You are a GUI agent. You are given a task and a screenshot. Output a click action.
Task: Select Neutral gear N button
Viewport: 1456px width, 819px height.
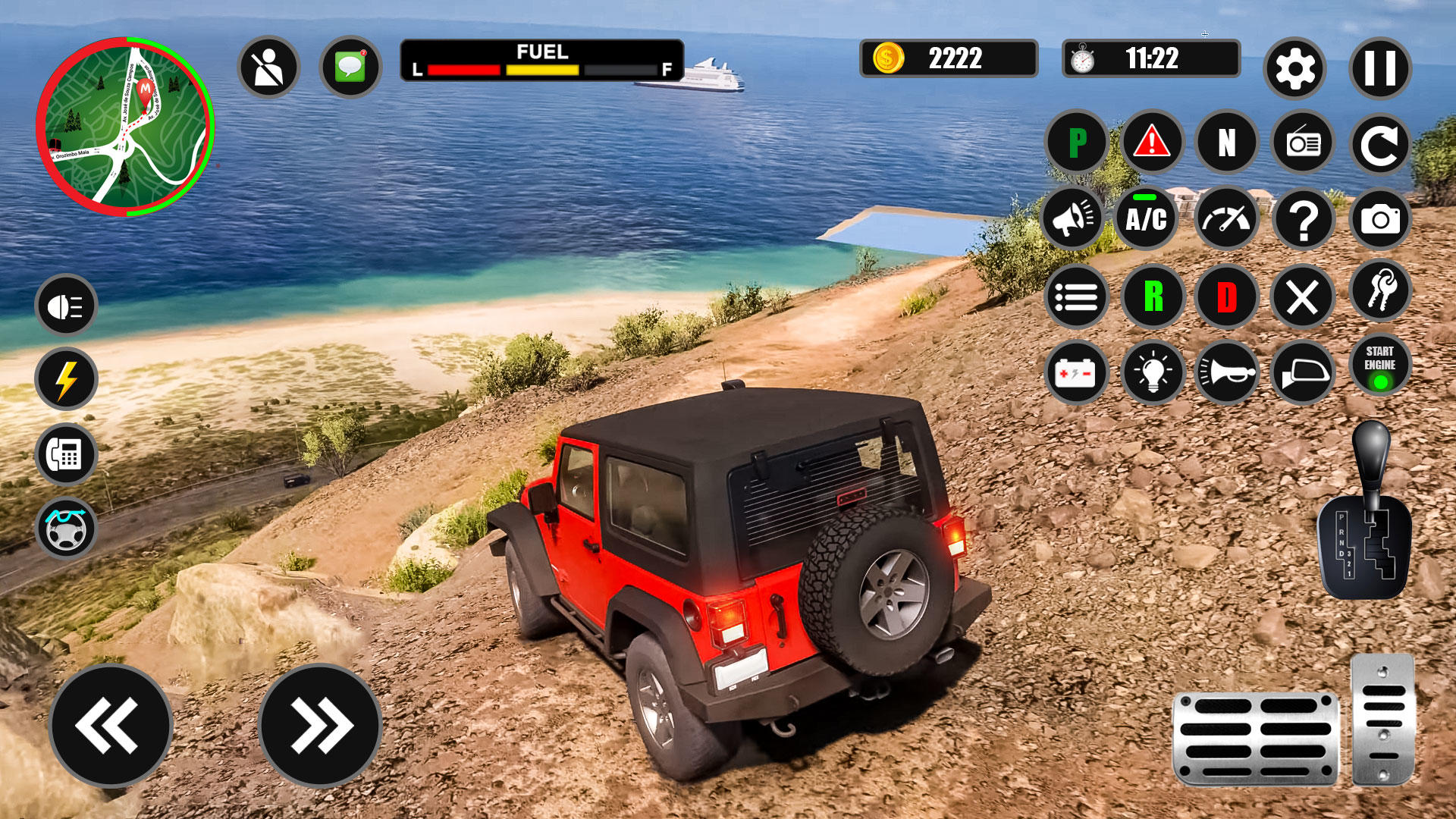pos(1227,143)
